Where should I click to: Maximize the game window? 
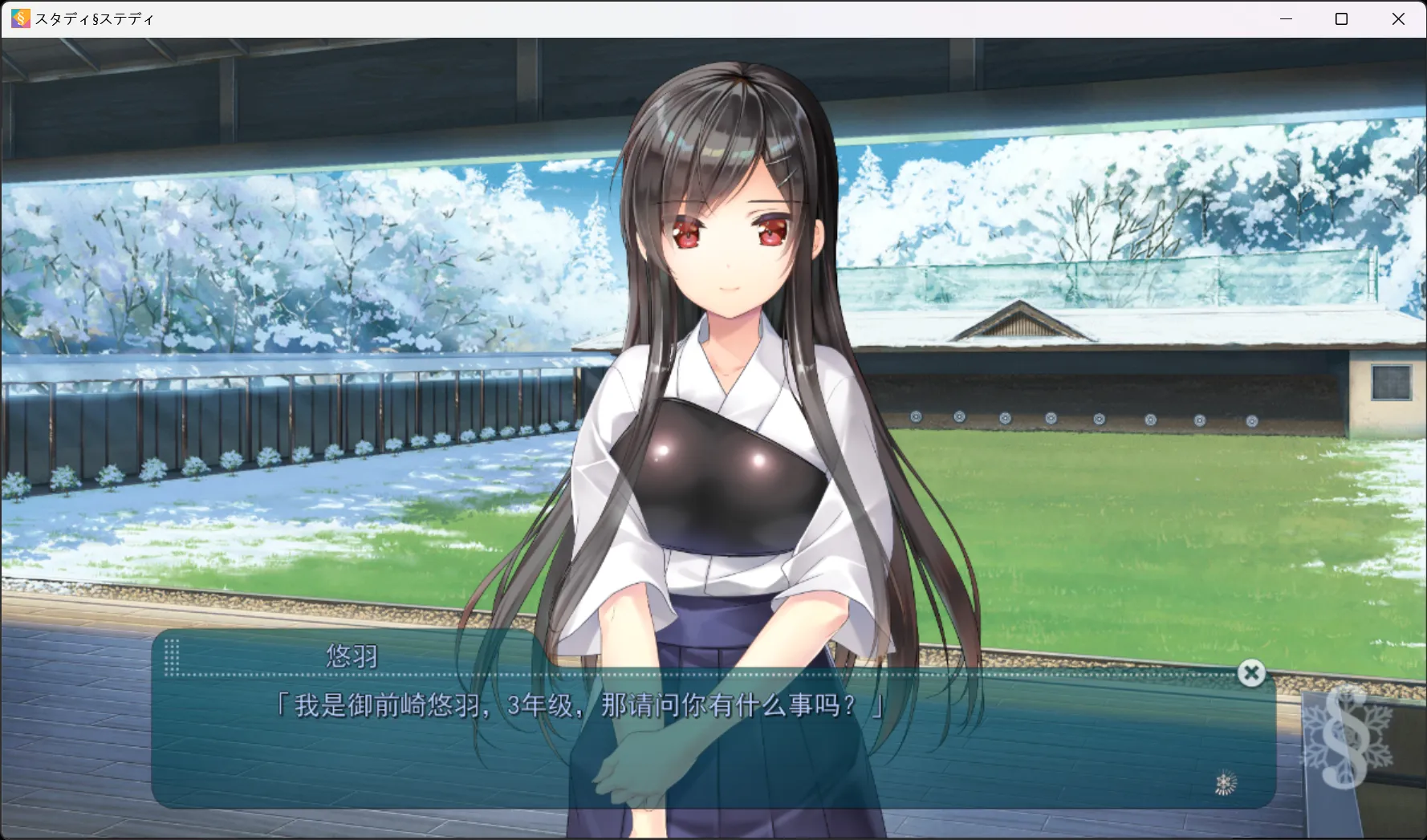click(x=1341, y=18)
